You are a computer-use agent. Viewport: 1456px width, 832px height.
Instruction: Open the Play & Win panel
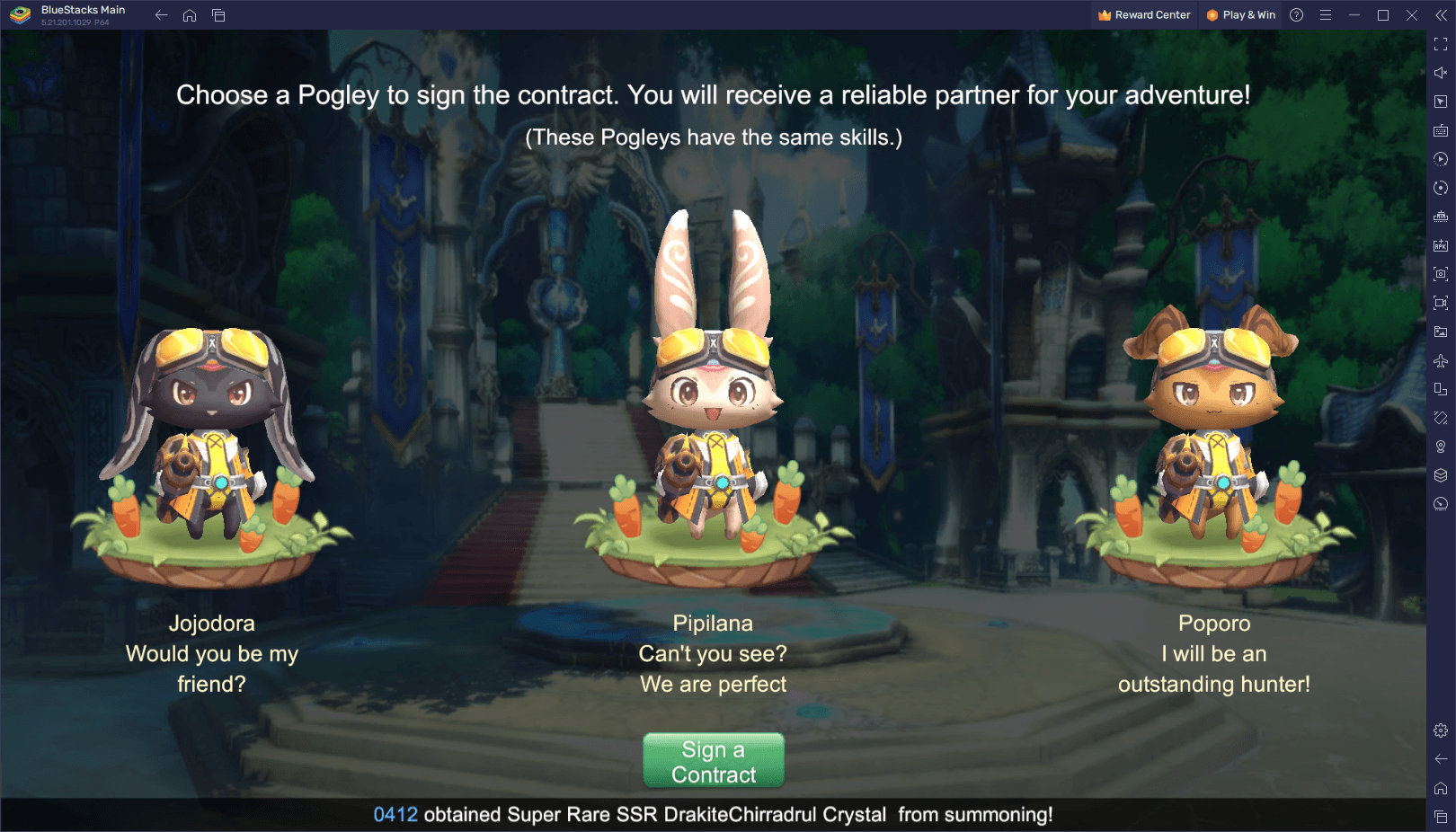pyautogui.click(x=1240, y=14)
